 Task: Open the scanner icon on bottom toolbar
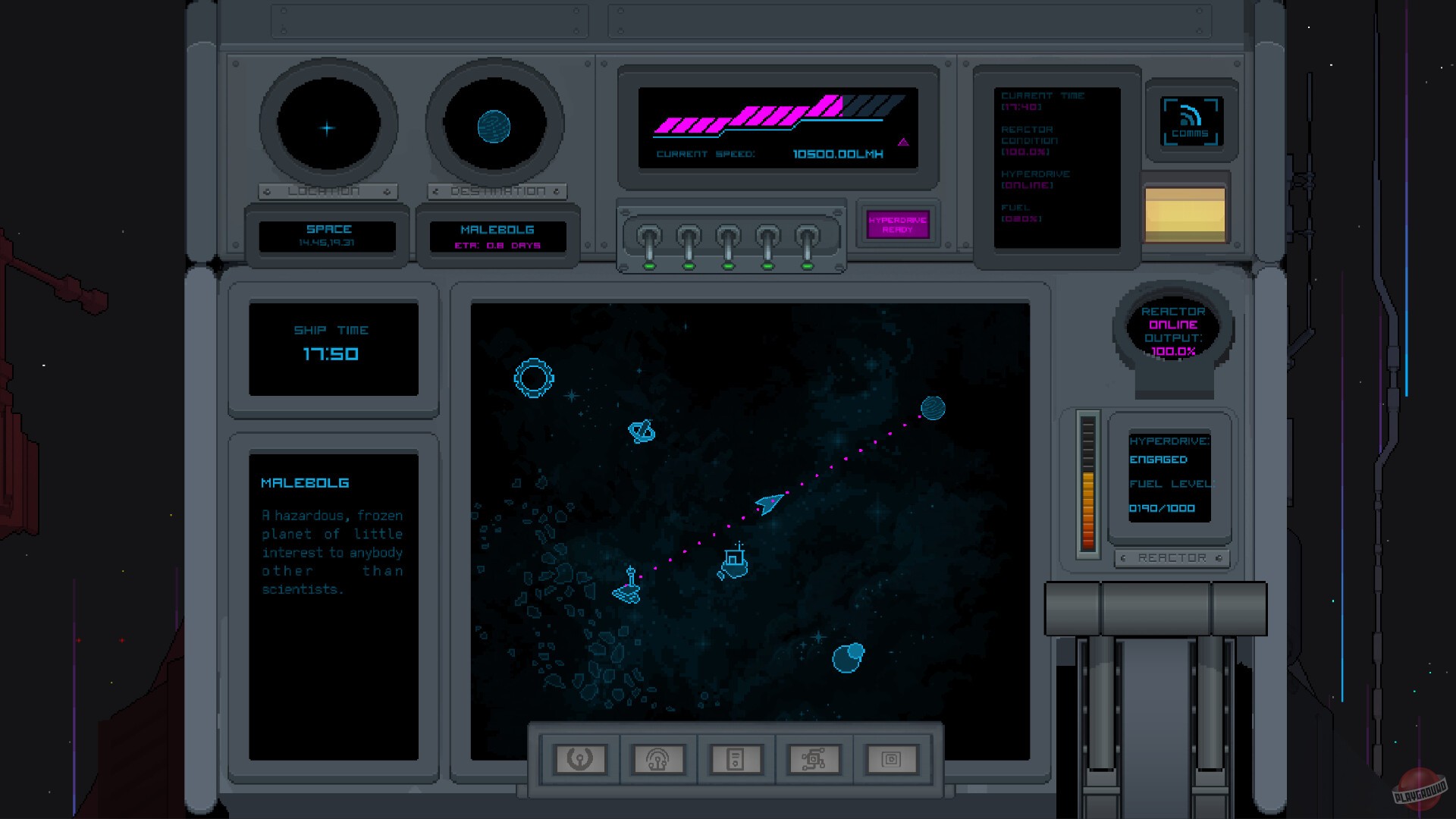click(659, 757)
